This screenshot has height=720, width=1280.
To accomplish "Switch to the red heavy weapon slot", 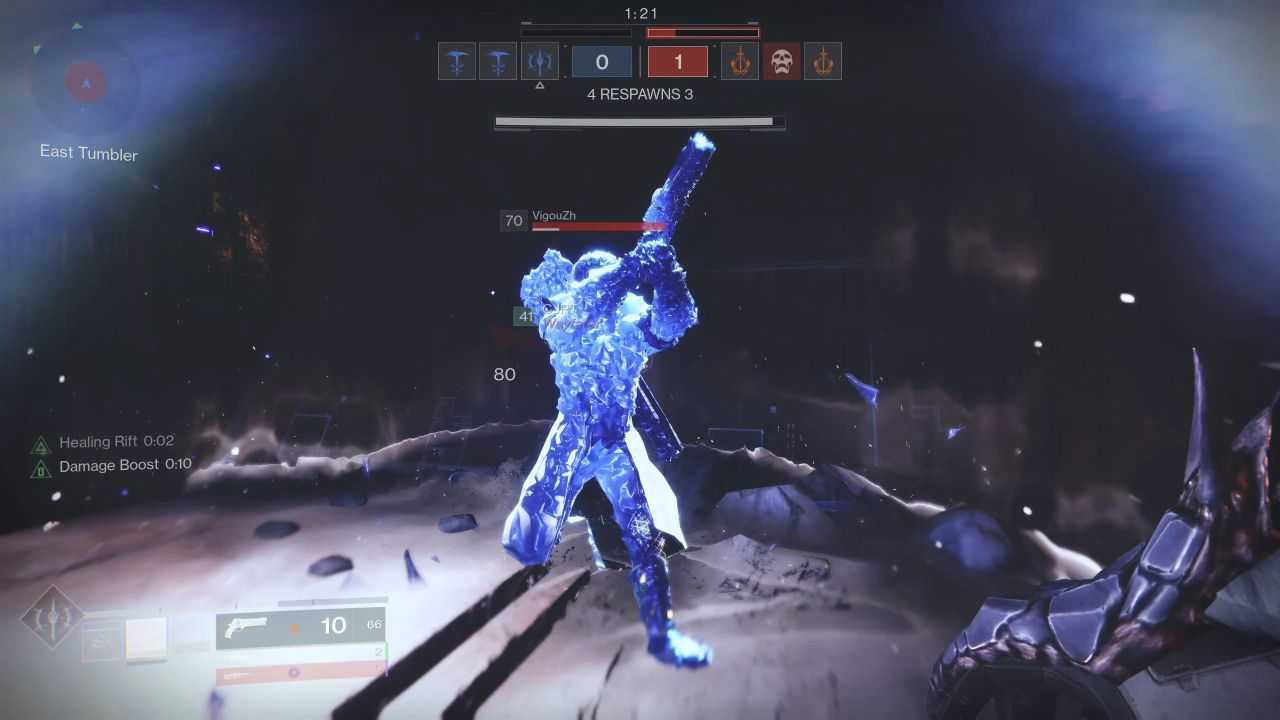I will pos(300,673).
